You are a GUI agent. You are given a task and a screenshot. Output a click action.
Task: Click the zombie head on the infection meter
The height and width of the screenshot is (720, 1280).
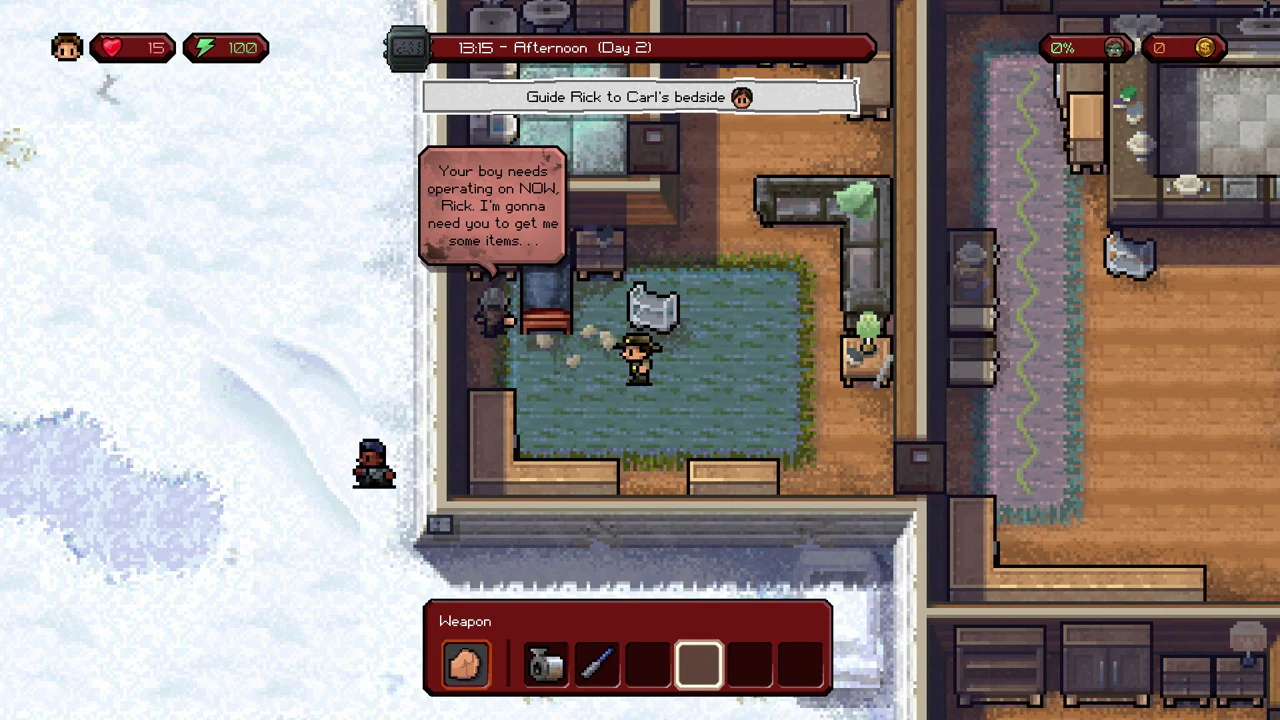pyautogui.click(x=1114, y=47)
